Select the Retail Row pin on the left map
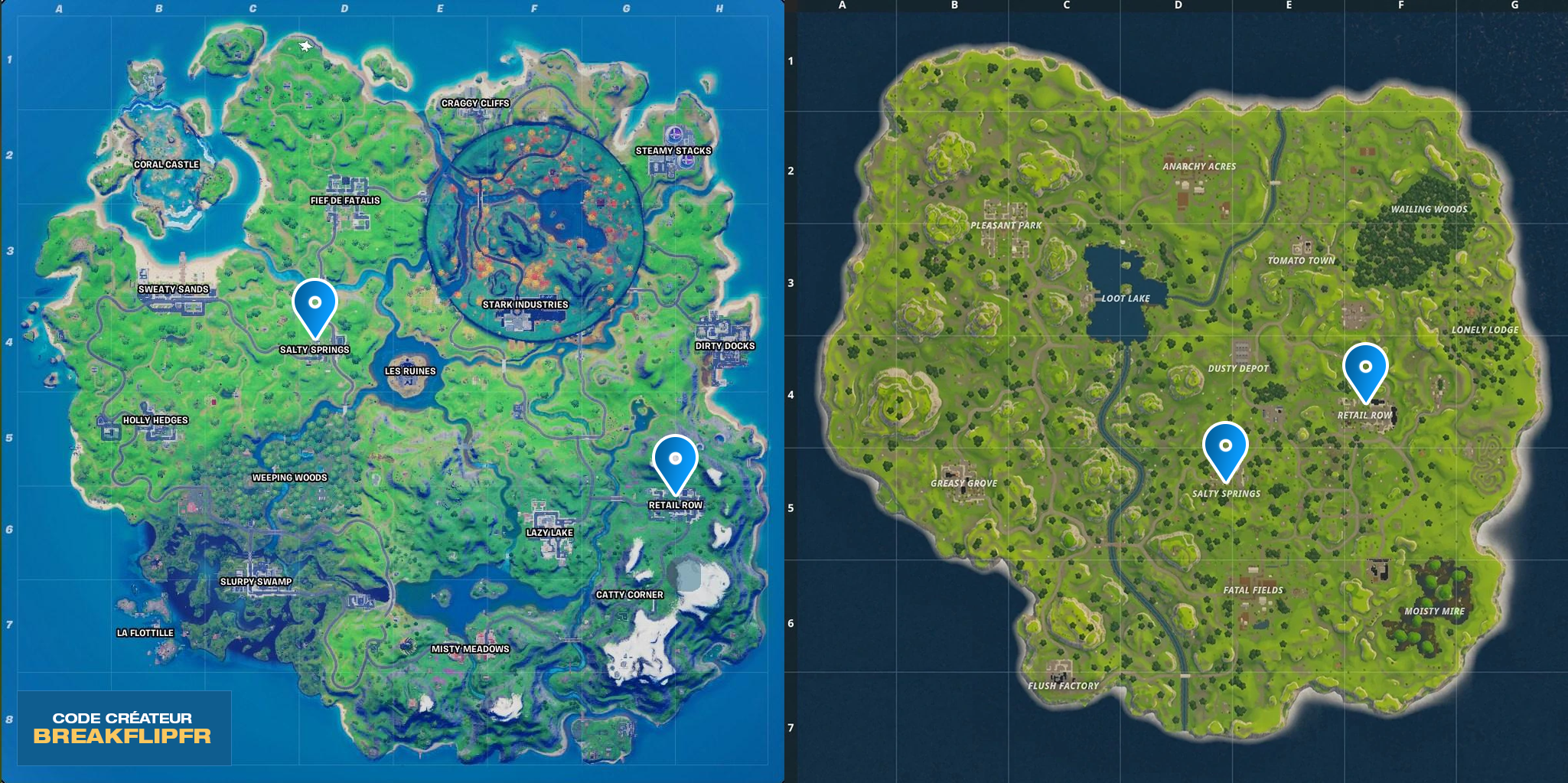 (676, 458)
